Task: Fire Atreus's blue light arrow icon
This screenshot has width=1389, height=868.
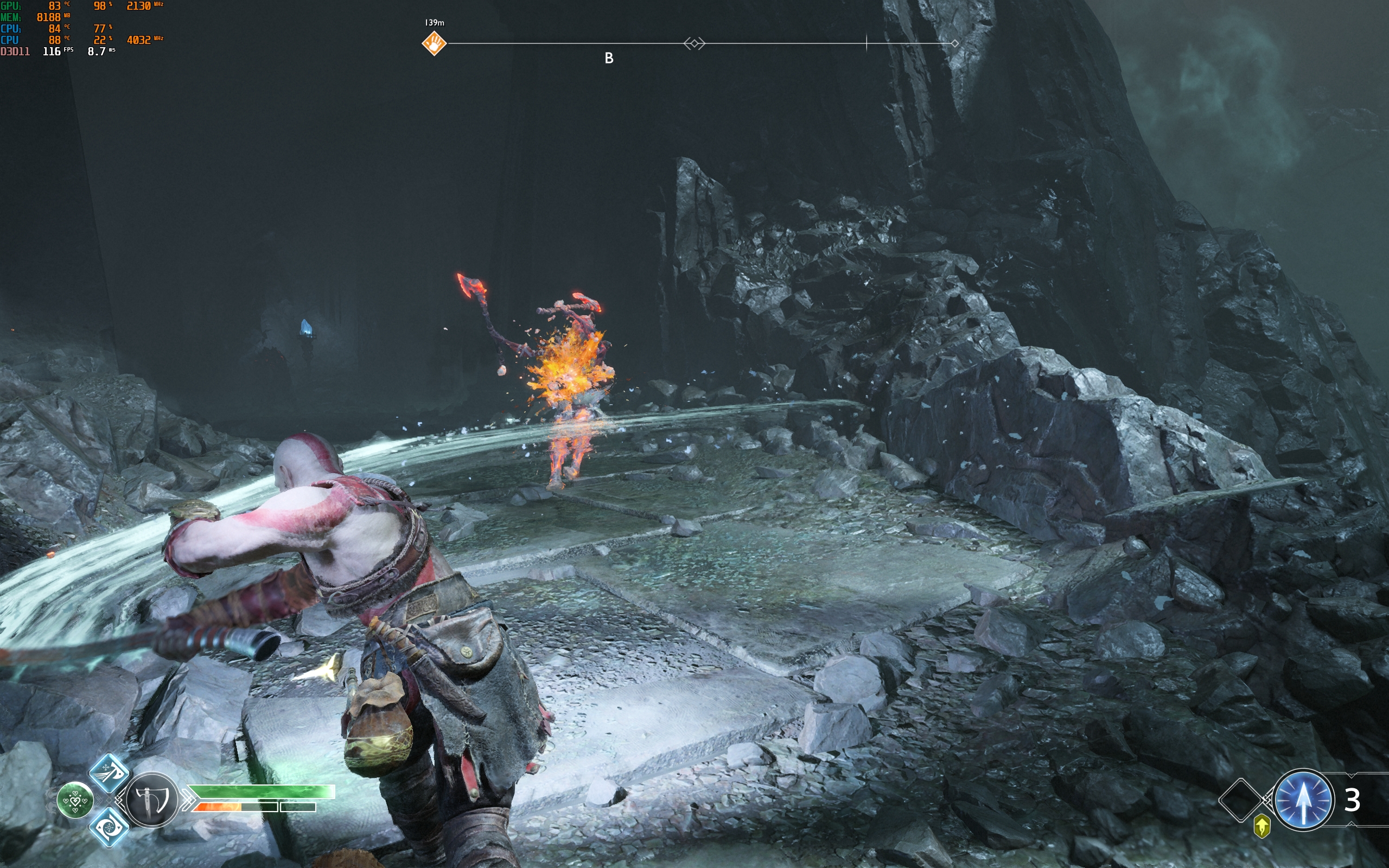Action: click(x=1302, y=800)
